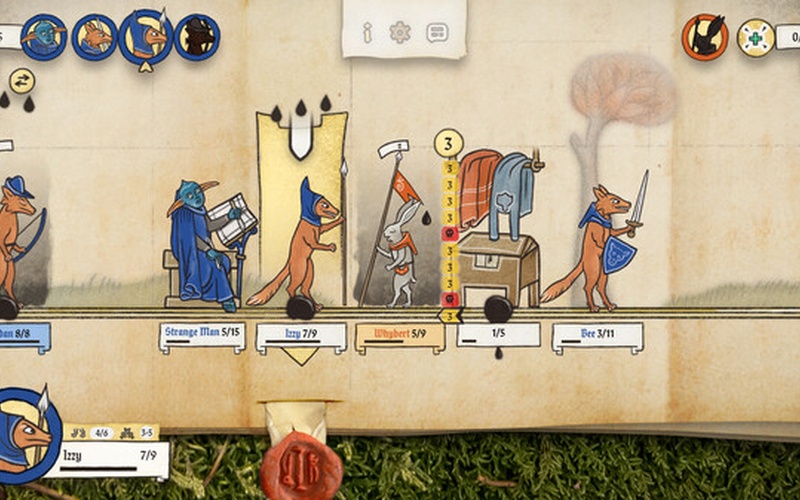Click the green cross heal icon
Screen dimensions: 800x500
[x=756, y=38]
